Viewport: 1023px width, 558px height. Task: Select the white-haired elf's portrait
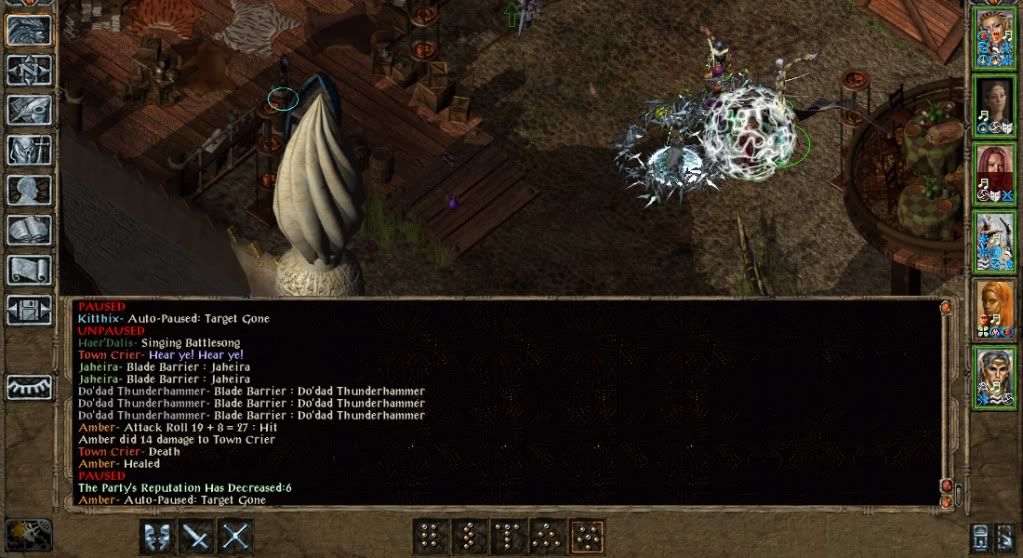994,374
